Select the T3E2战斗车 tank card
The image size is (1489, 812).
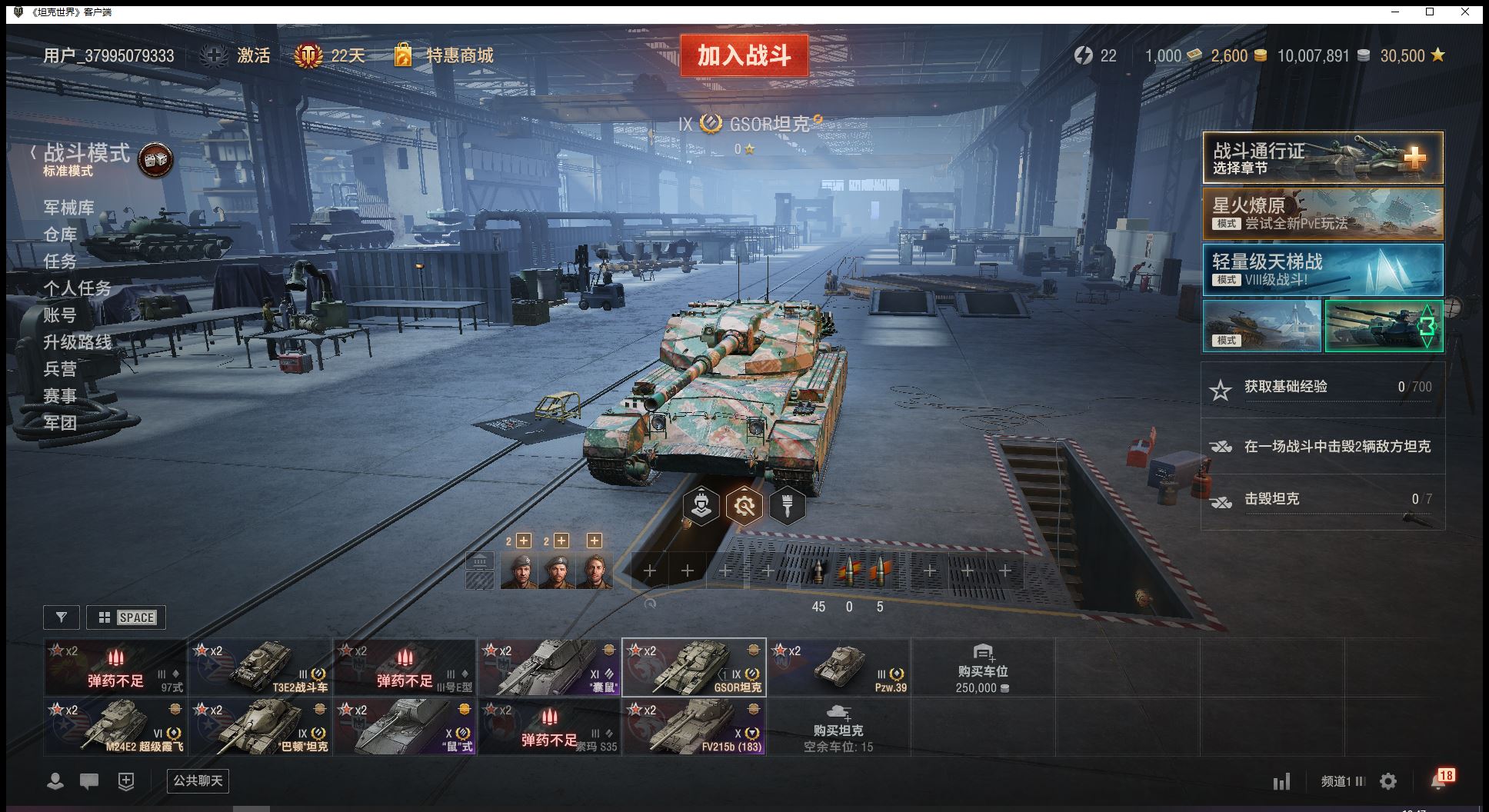[x=261, y=667]
